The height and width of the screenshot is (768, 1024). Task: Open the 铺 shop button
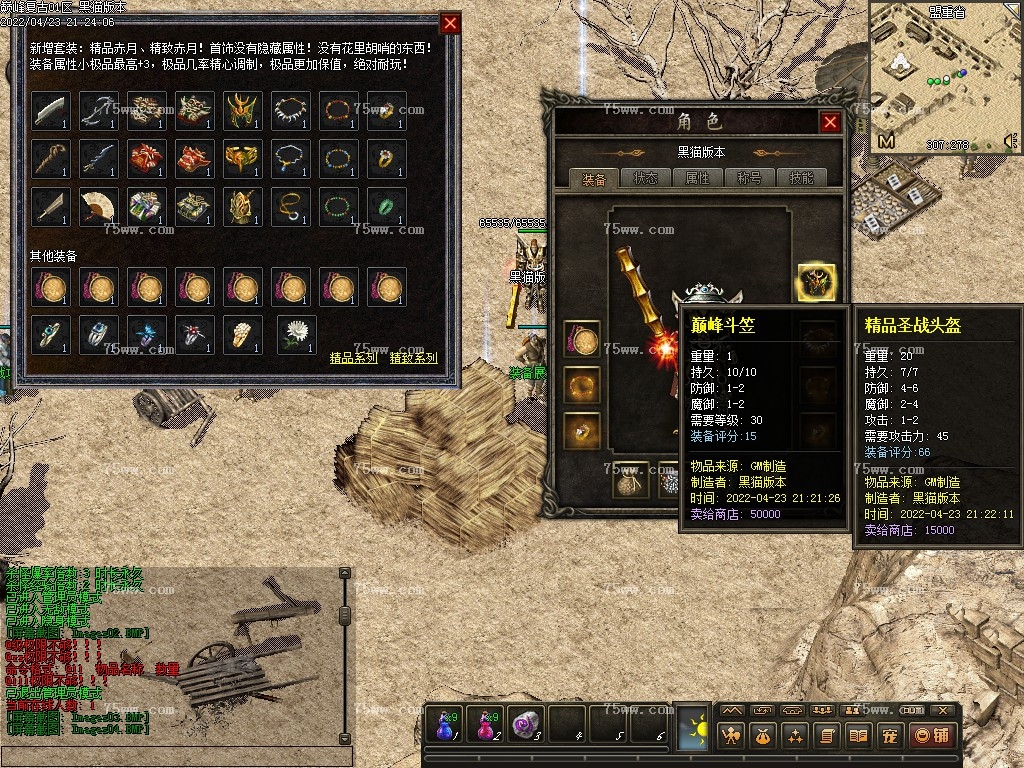click(x=931, y=736)
